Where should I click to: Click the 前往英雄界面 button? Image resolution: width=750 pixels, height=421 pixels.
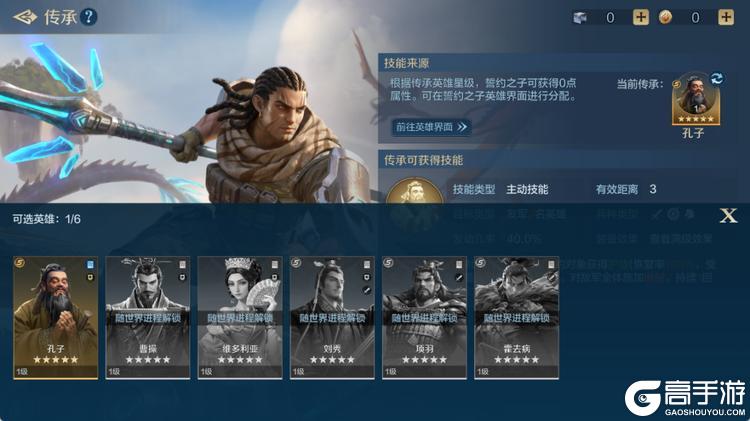431,127
